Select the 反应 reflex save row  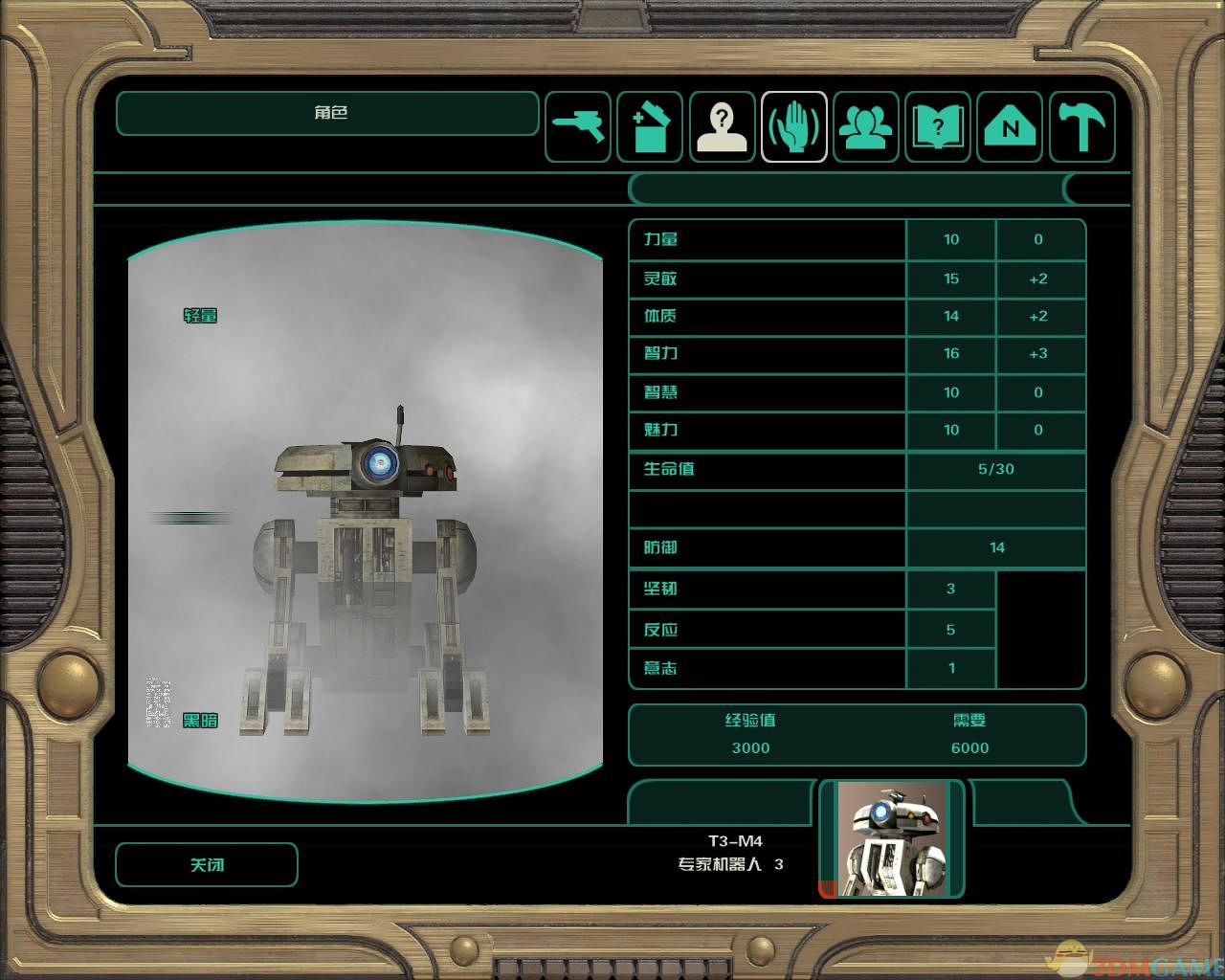(766, 630)
